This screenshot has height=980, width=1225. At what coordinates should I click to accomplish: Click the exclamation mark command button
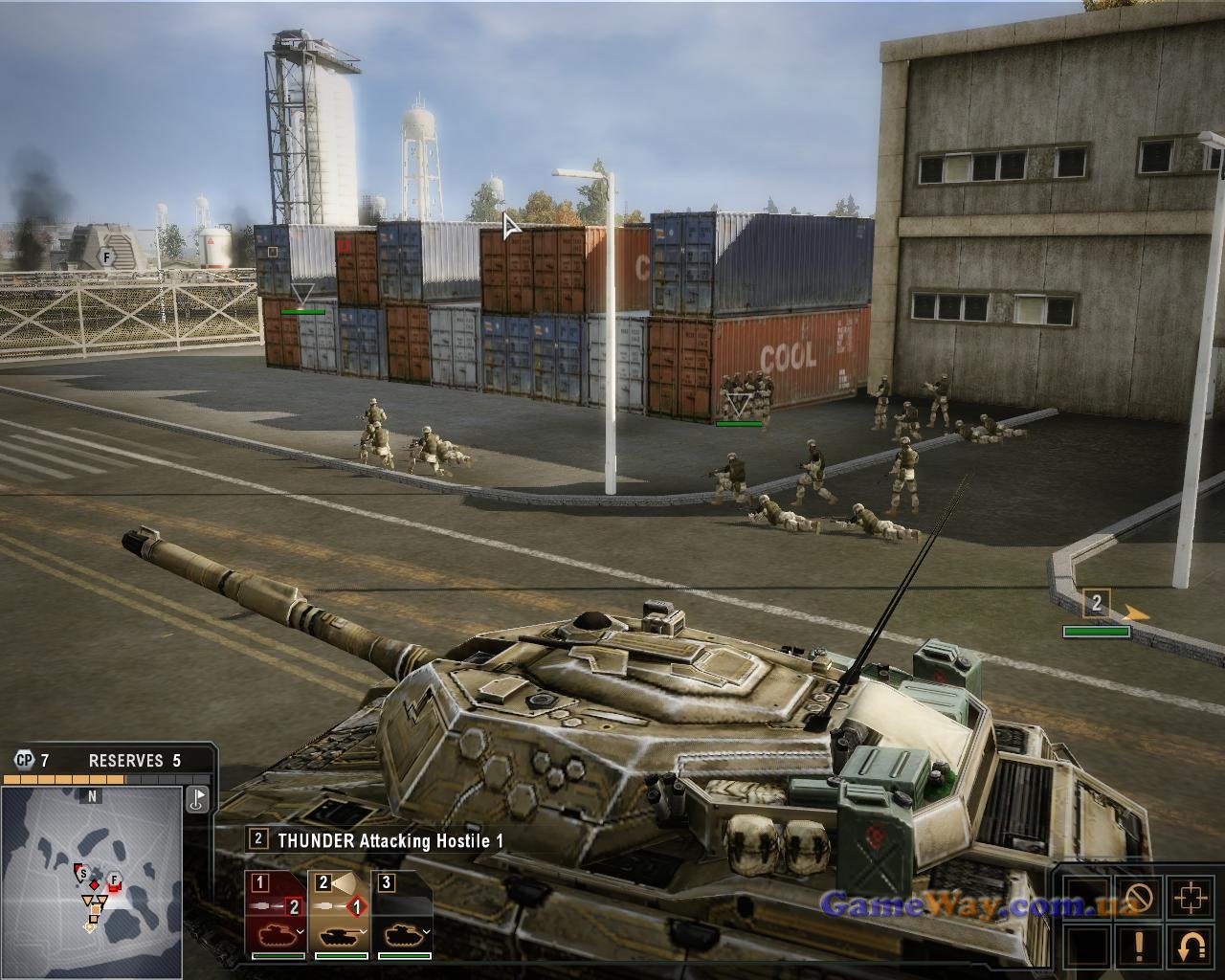click(x=1139, y=947)
